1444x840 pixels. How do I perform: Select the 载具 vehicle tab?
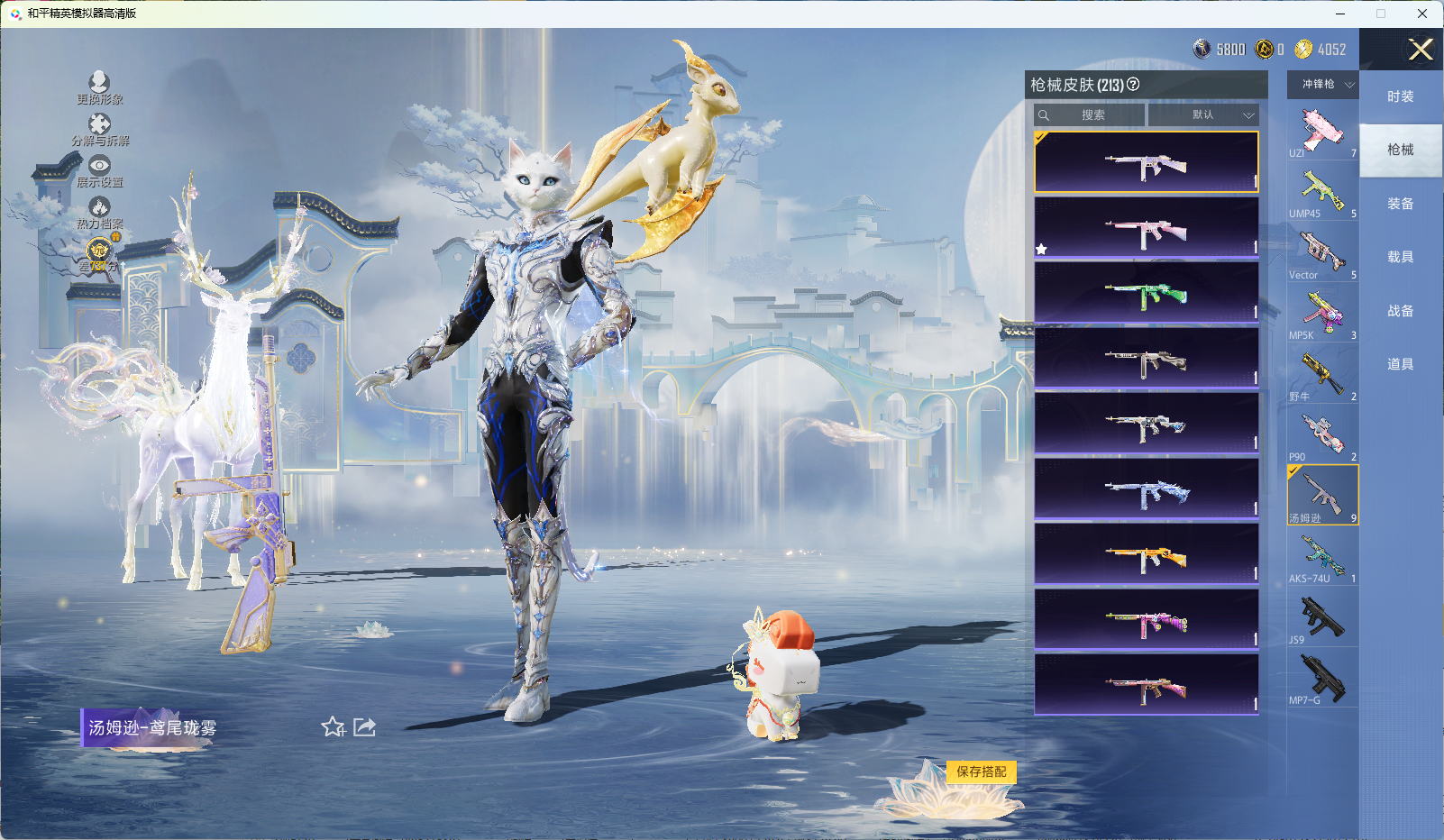tap(1400, 257)
